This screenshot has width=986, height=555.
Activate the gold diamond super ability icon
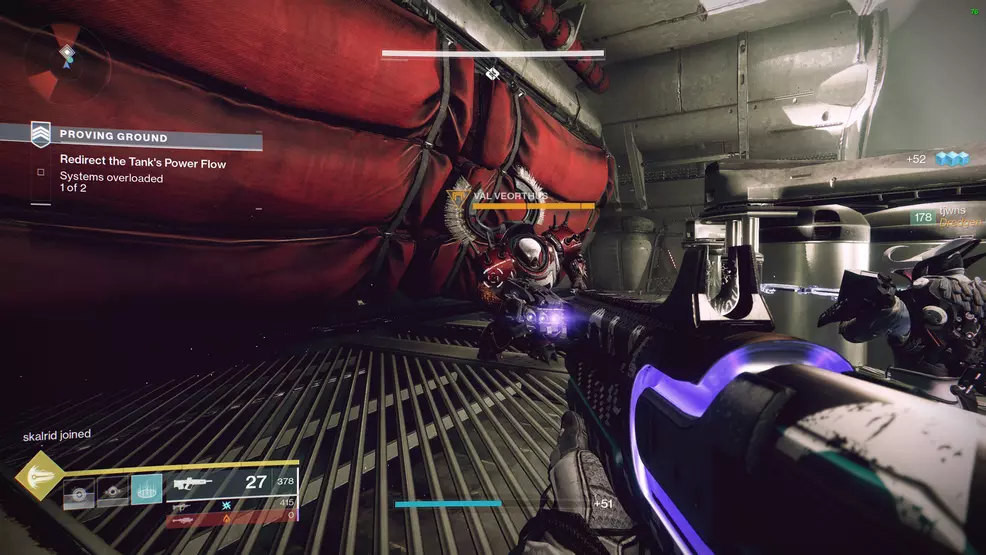pos(38,477)
